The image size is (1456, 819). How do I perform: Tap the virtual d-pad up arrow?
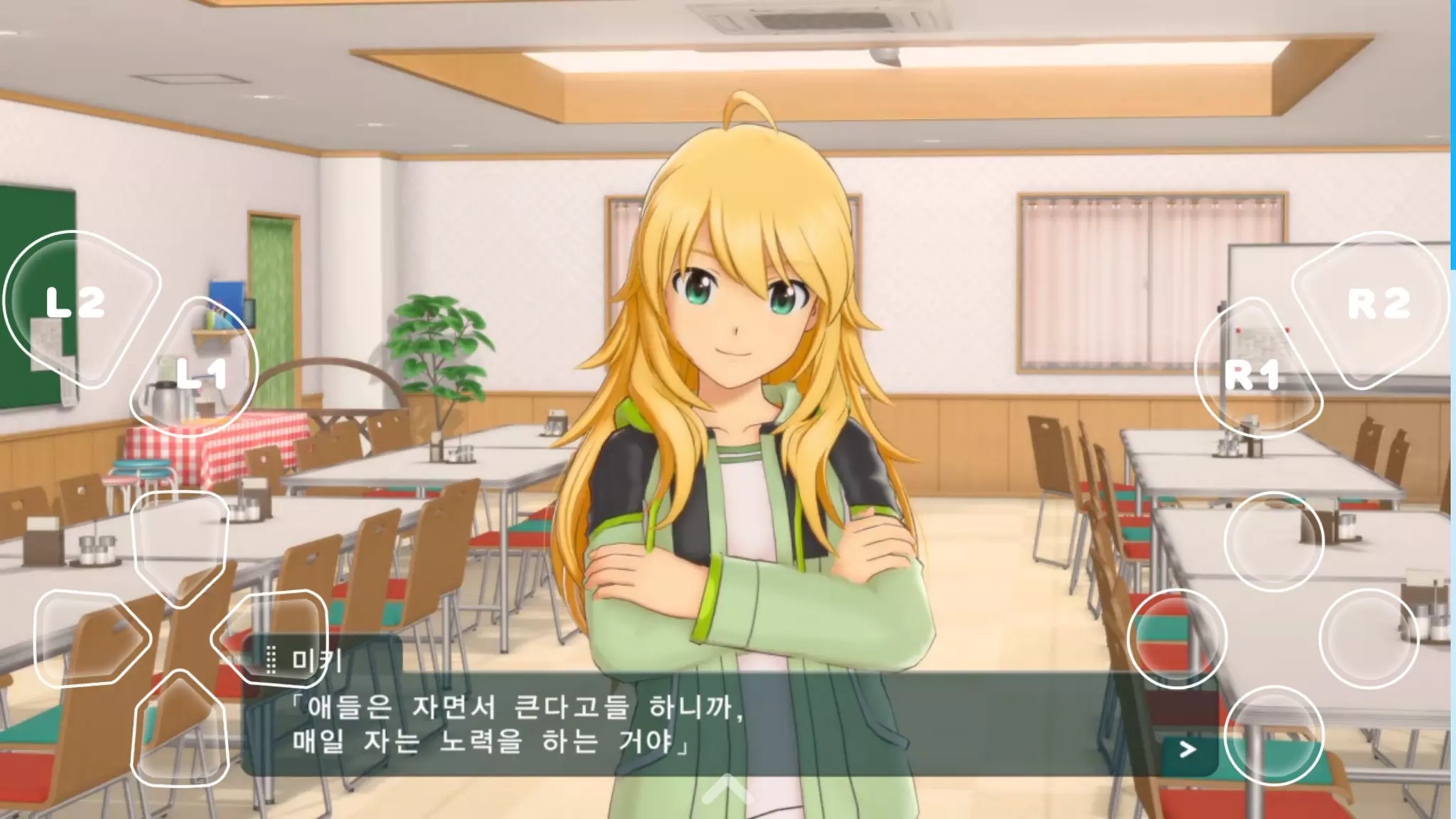(181, 542)
